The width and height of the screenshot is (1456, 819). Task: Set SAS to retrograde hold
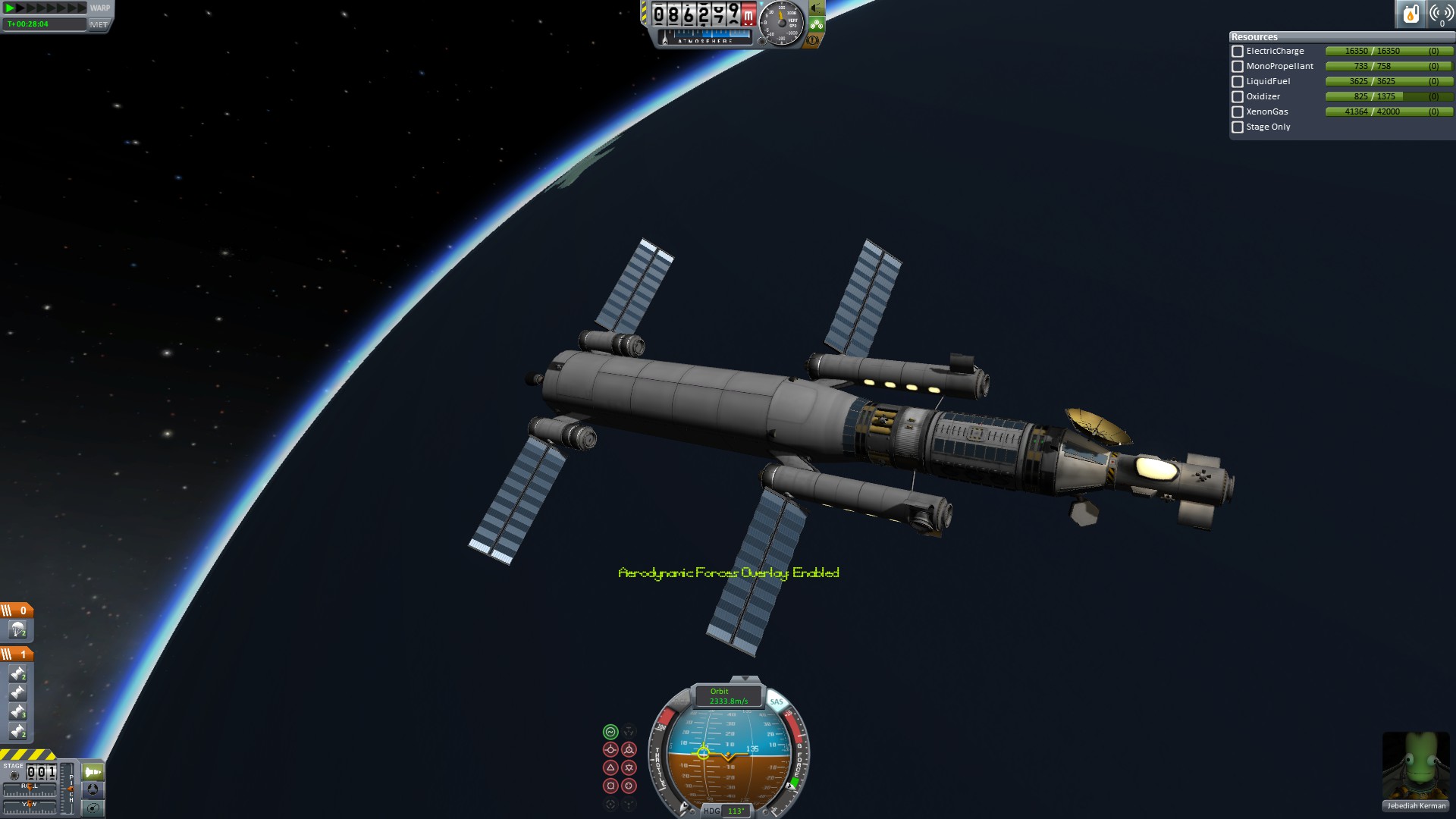629,750
